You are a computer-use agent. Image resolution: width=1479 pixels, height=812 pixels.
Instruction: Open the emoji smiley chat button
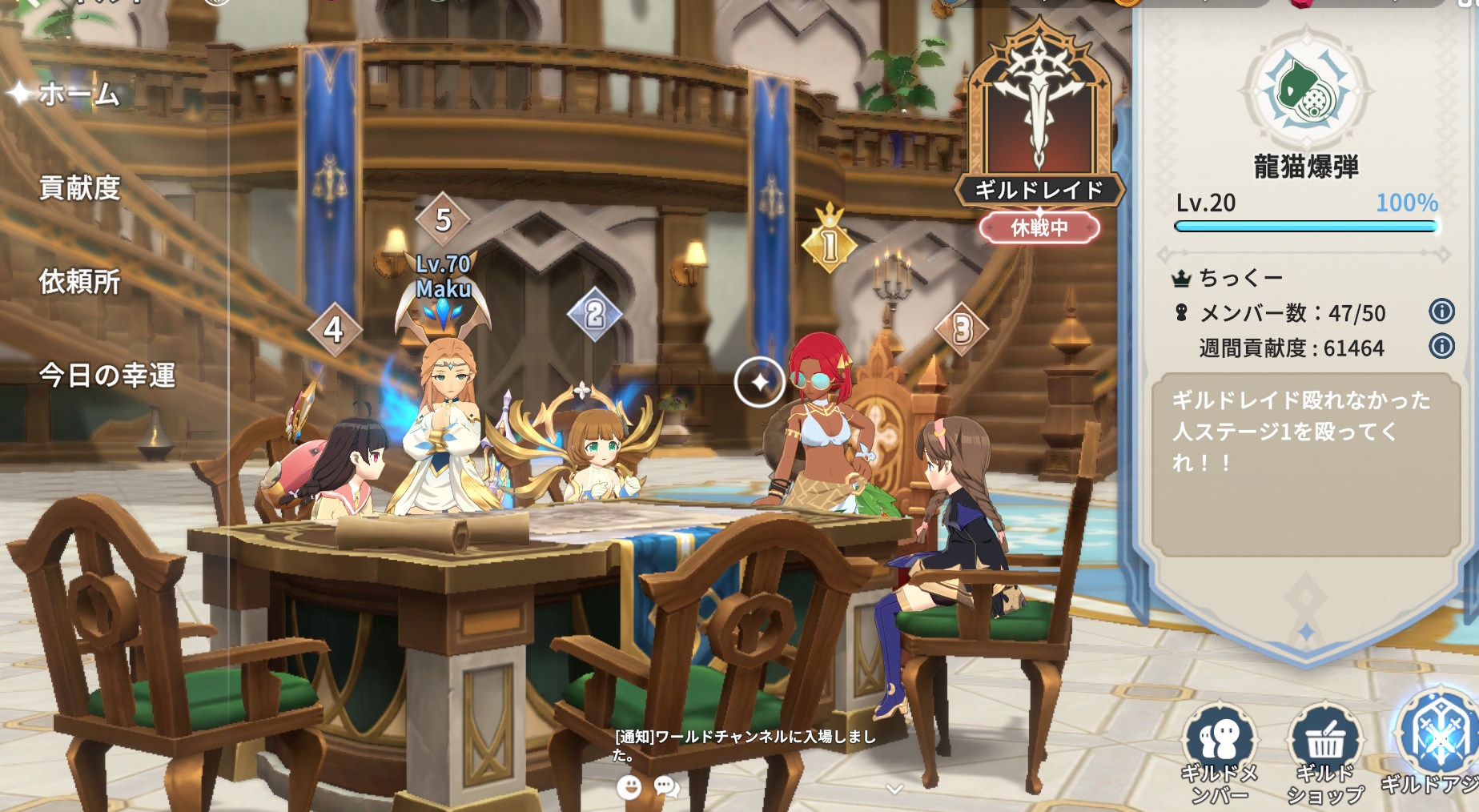(629, 787)
